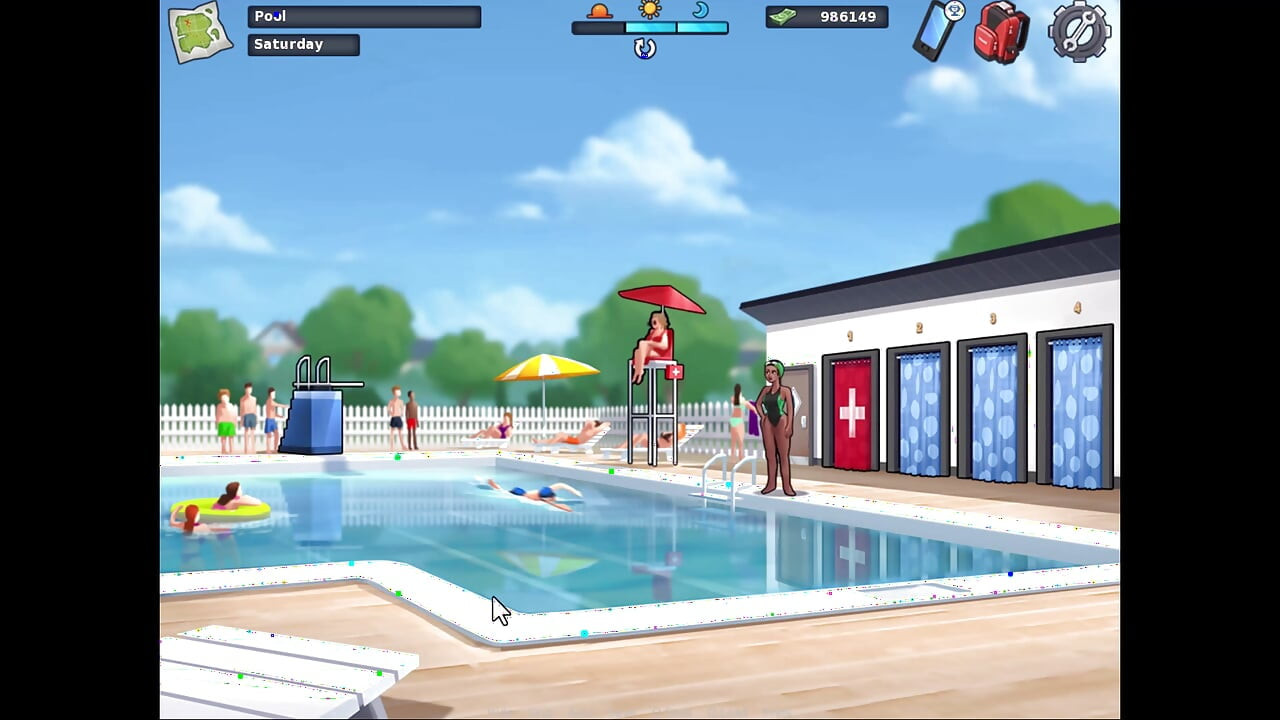The height and width of the screenshot is (720, 1280).
Task: Click the time-of-day progress bar
Action: (651, 29)
